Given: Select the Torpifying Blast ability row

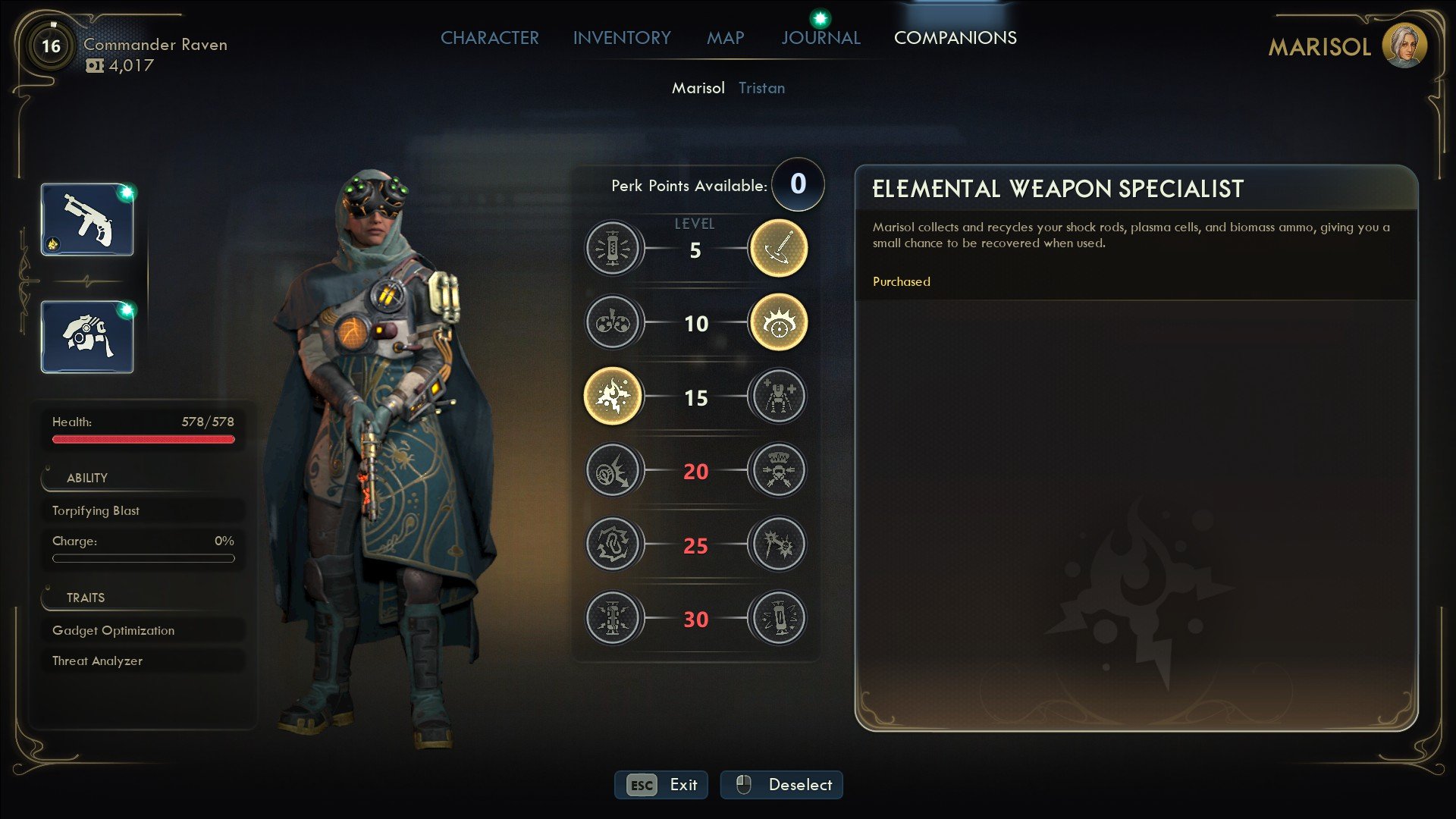Looking at the screenshot, I should (x=143, y=510).
